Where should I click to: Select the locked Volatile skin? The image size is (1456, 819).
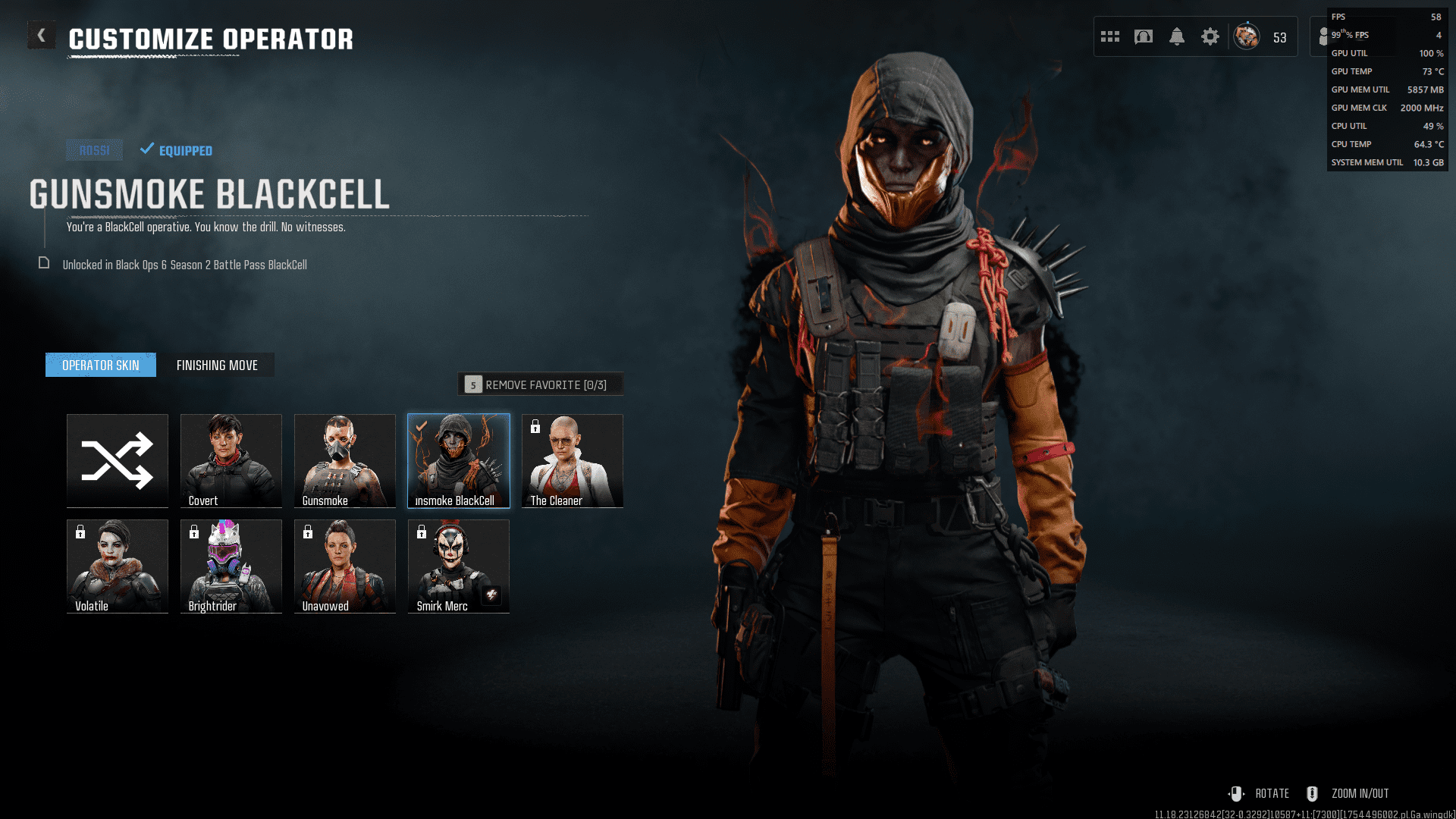(118, 566)
